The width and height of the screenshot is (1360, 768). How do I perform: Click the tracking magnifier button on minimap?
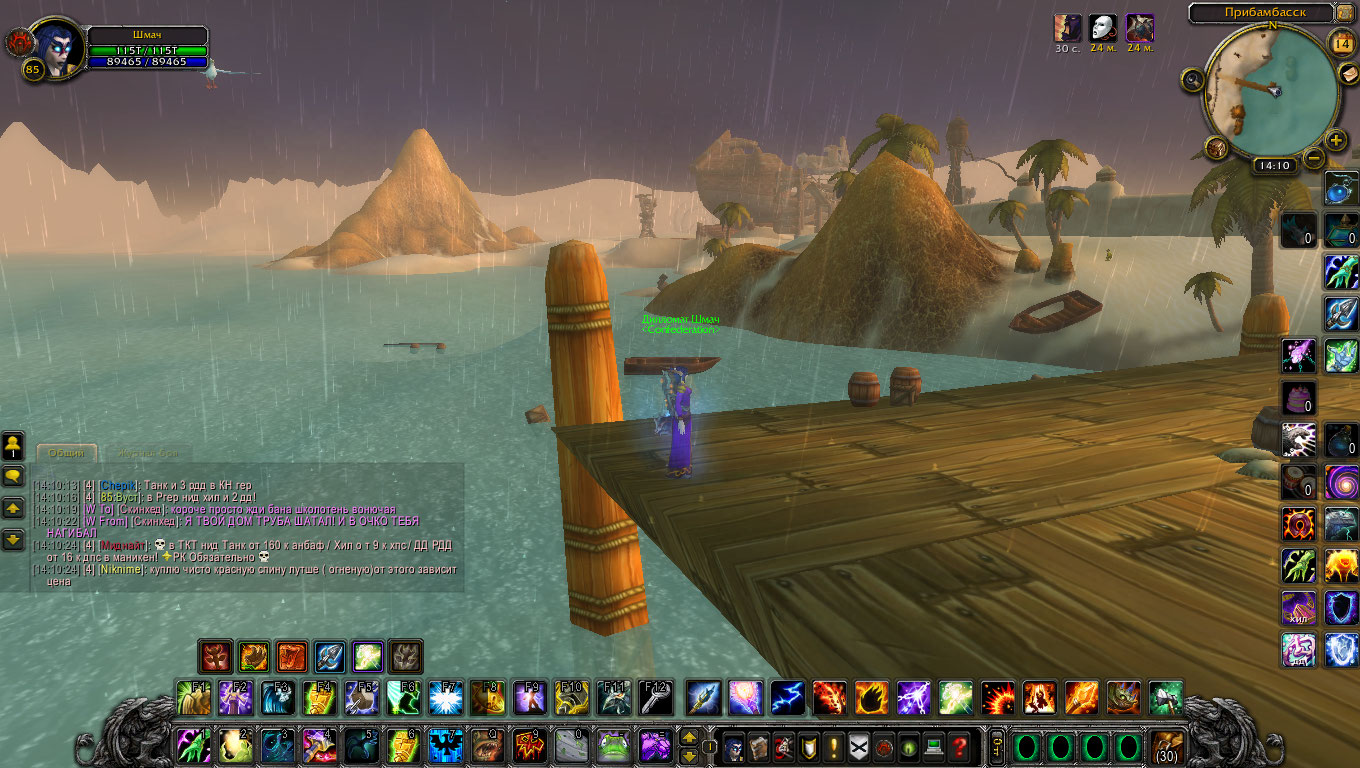click(x=1192, y=78)
